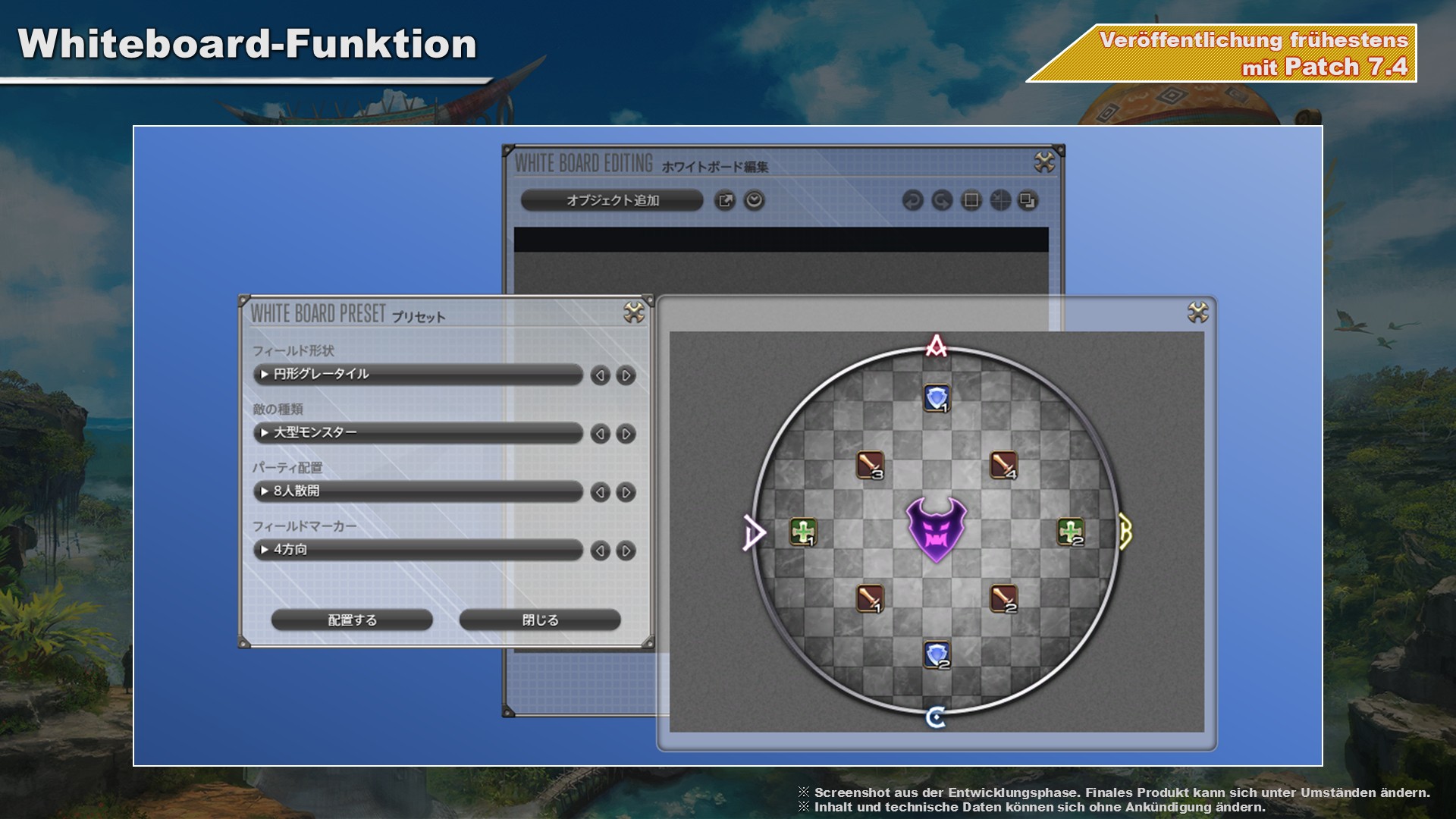The width and height of the screenshot is (1456, 819).
Task: Click the オブジェクト追加 add object button
Action: pyautogui.click(x=612, y=200)
